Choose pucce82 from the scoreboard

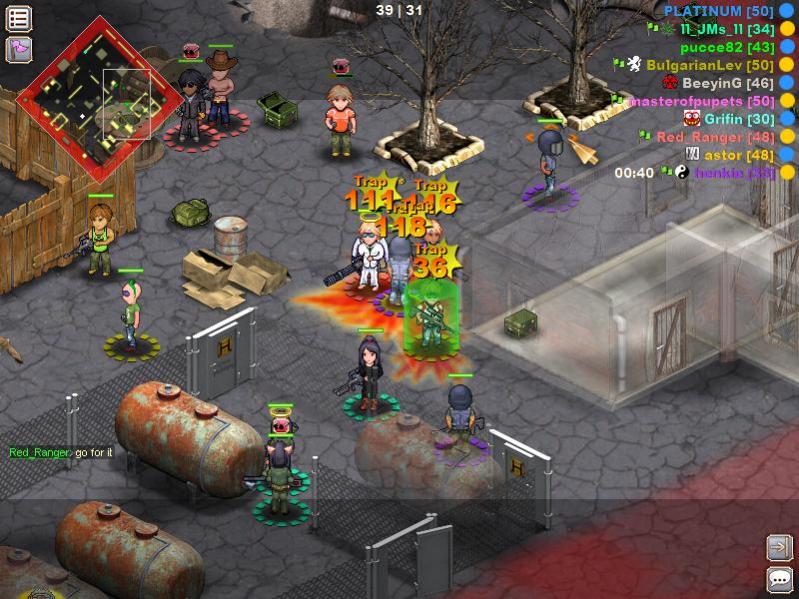(x=727, y=47)
